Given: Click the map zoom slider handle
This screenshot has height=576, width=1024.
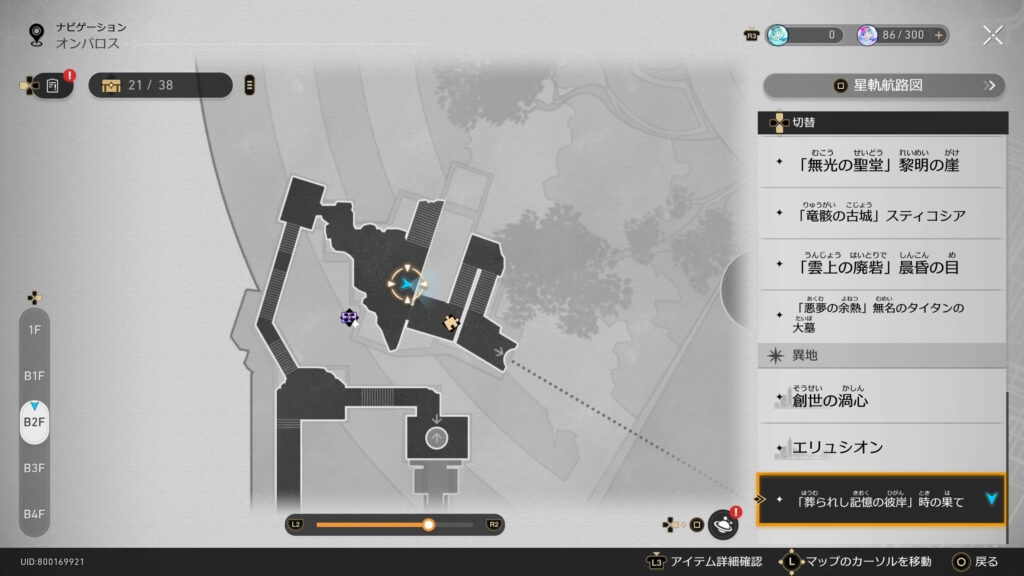Looking at the screenshot, I should pos(428,524).
